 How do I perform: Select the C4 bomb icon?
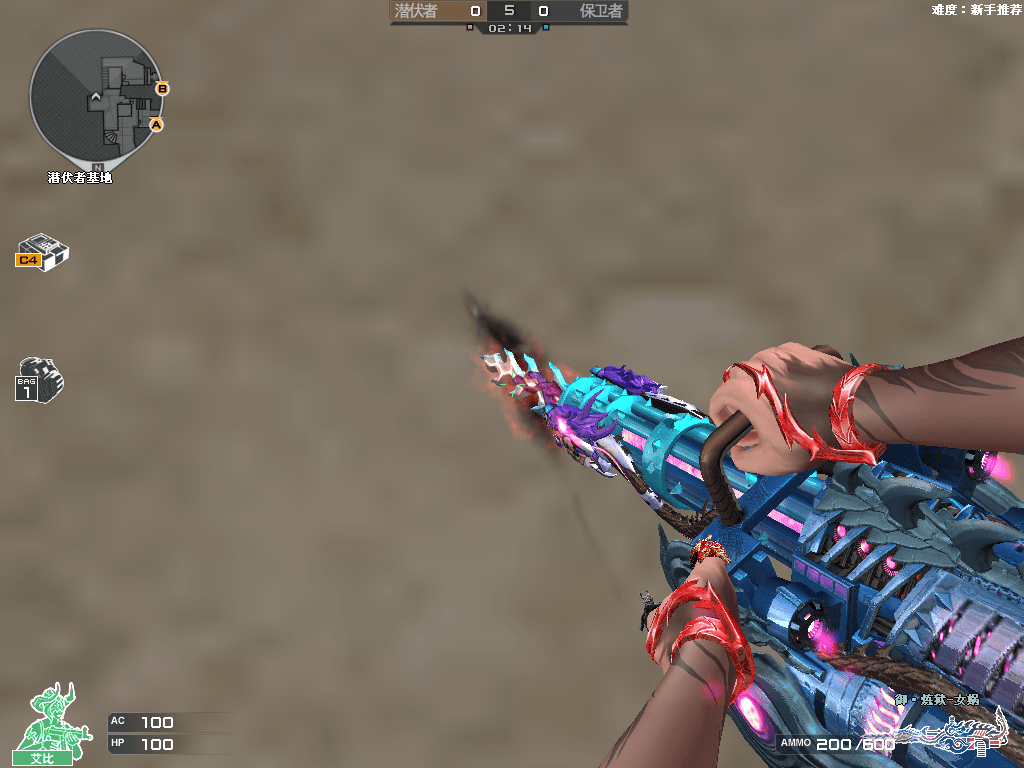pyautogui.click(x=42, y=251)
